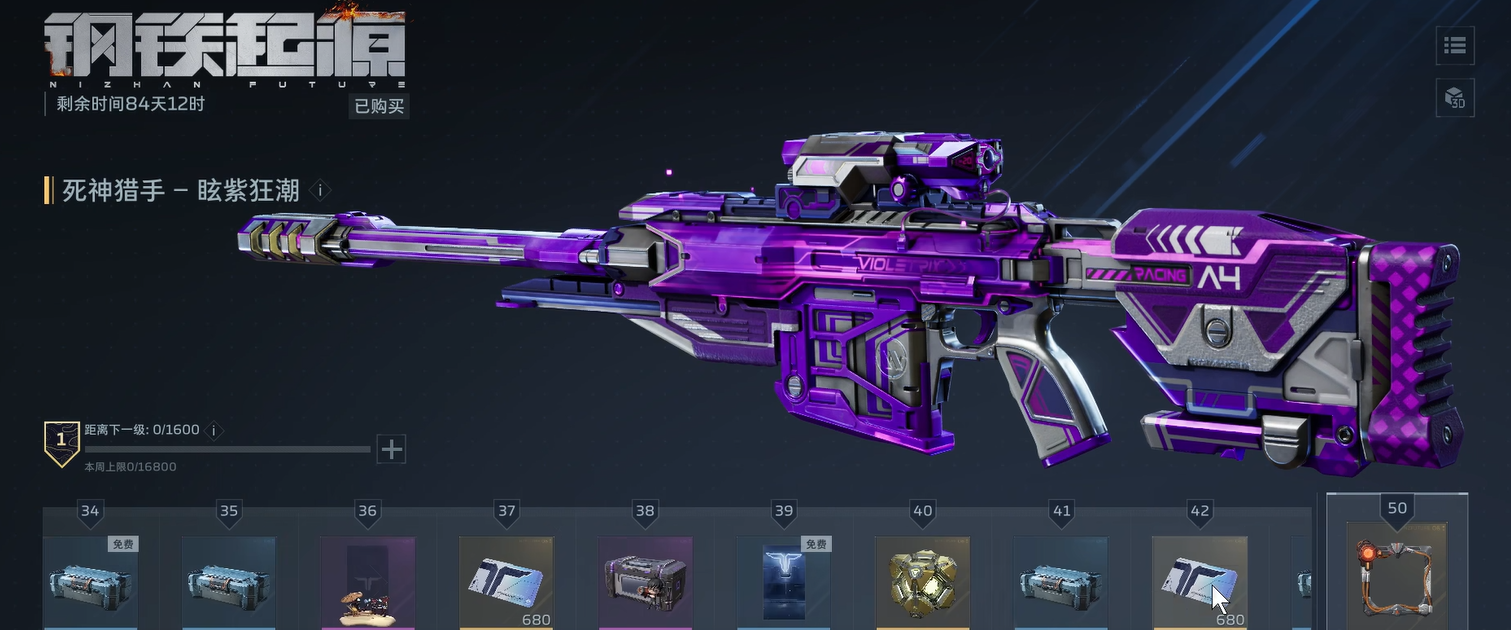Viewport: 1511px width, 630px height.
Task: Select the level 34 free crate reward
Action: pyautogui.click(x=90, y=582)
